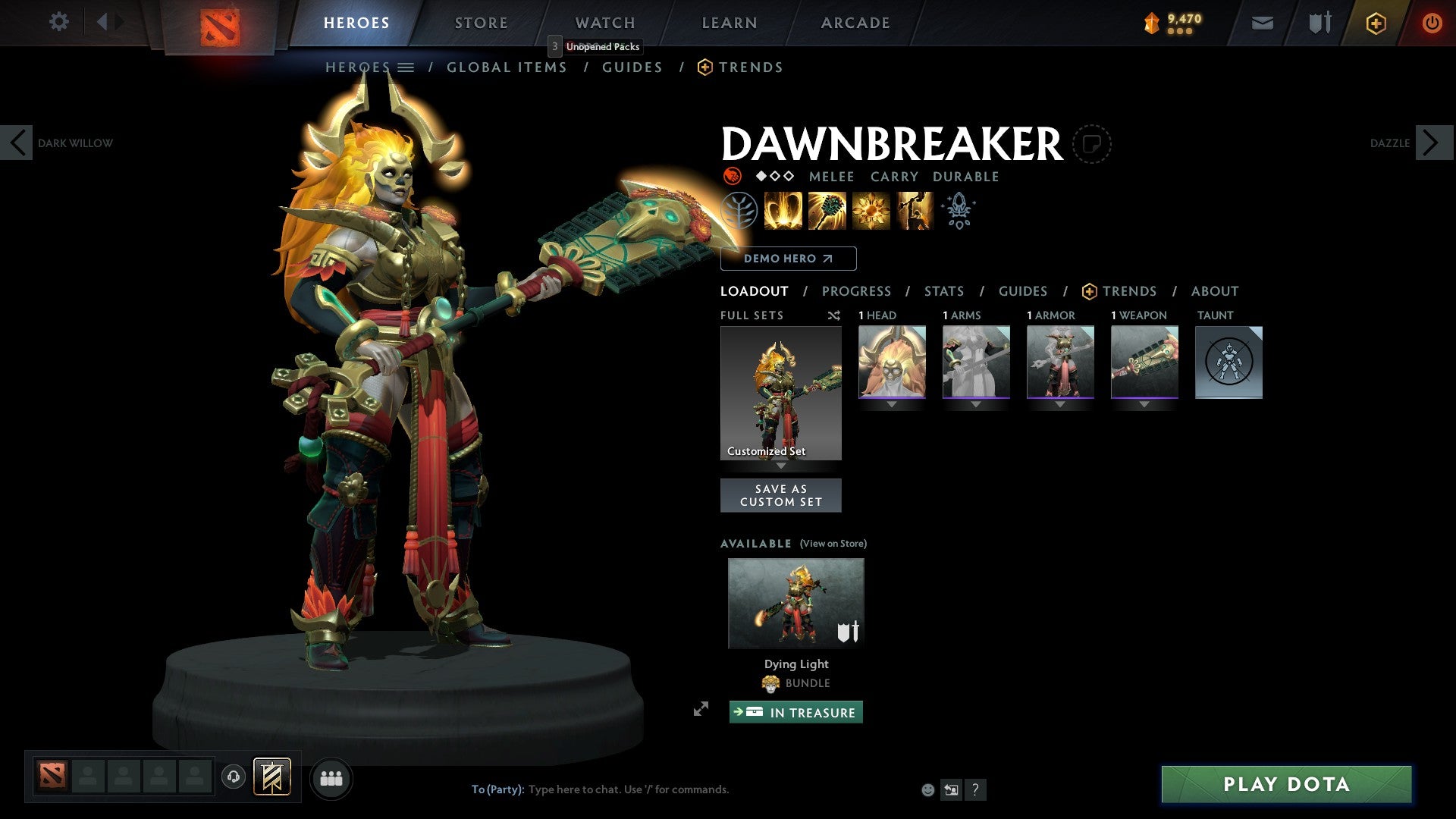Click the settings gear icon
The width and height of the screenshot is (1456, 819).
58,22
